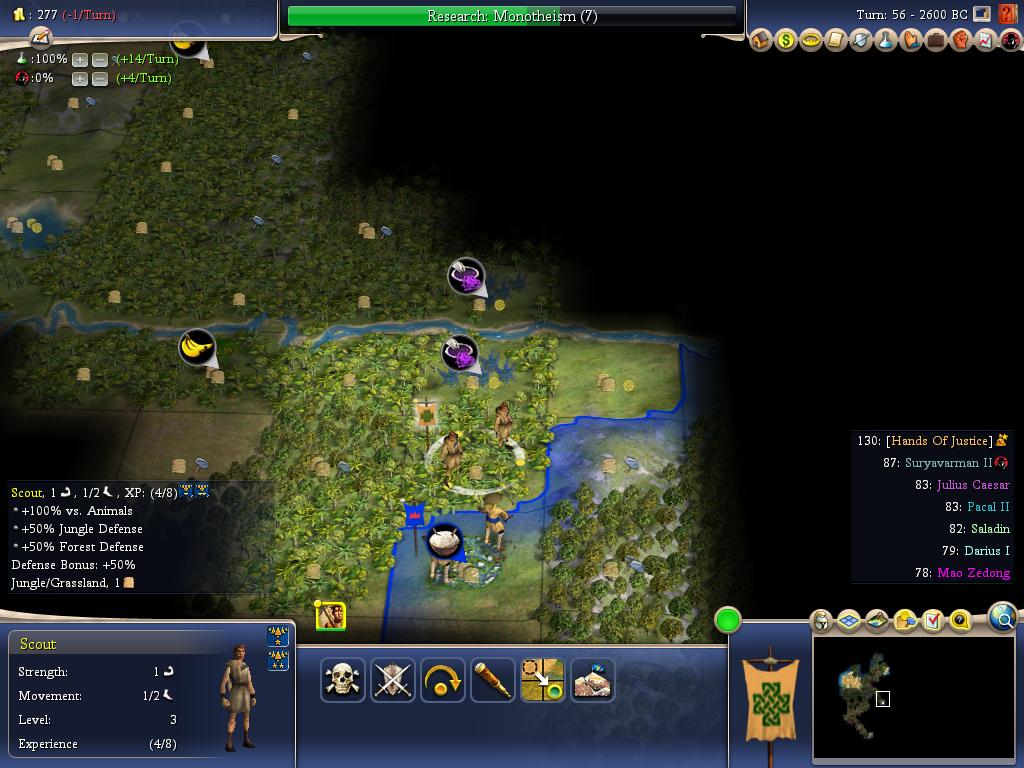The image size is (1024, 768).
Task: Select Suryavarman II in the scoreboard
Action: click(x=948, y=463)
